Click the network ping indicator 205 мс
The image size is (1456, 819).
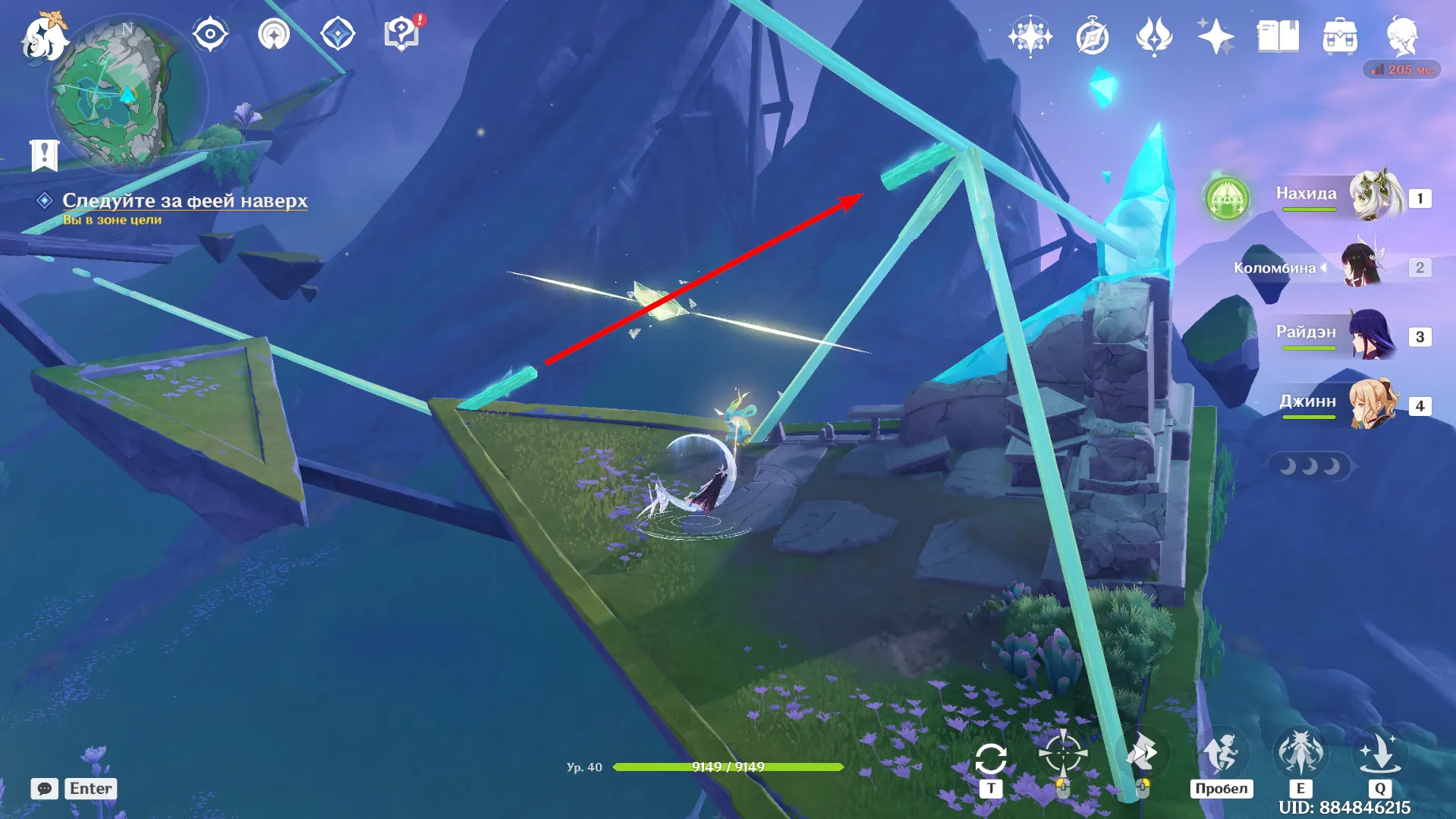click(1402, 70)
